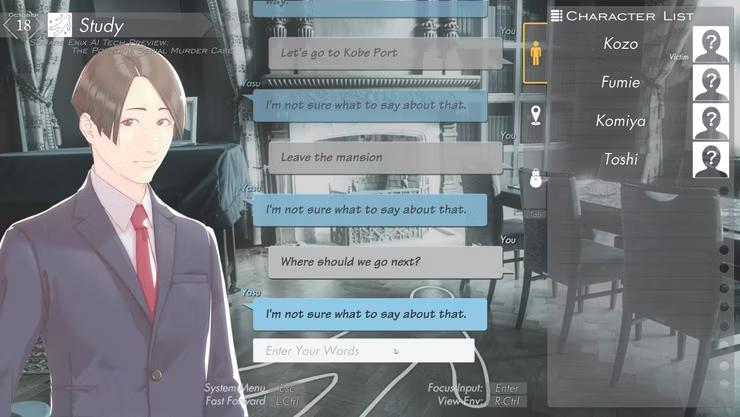Focus the Enter Your Words text box
This screenshot has width=740, height=417.
click(x=363, y=351)
